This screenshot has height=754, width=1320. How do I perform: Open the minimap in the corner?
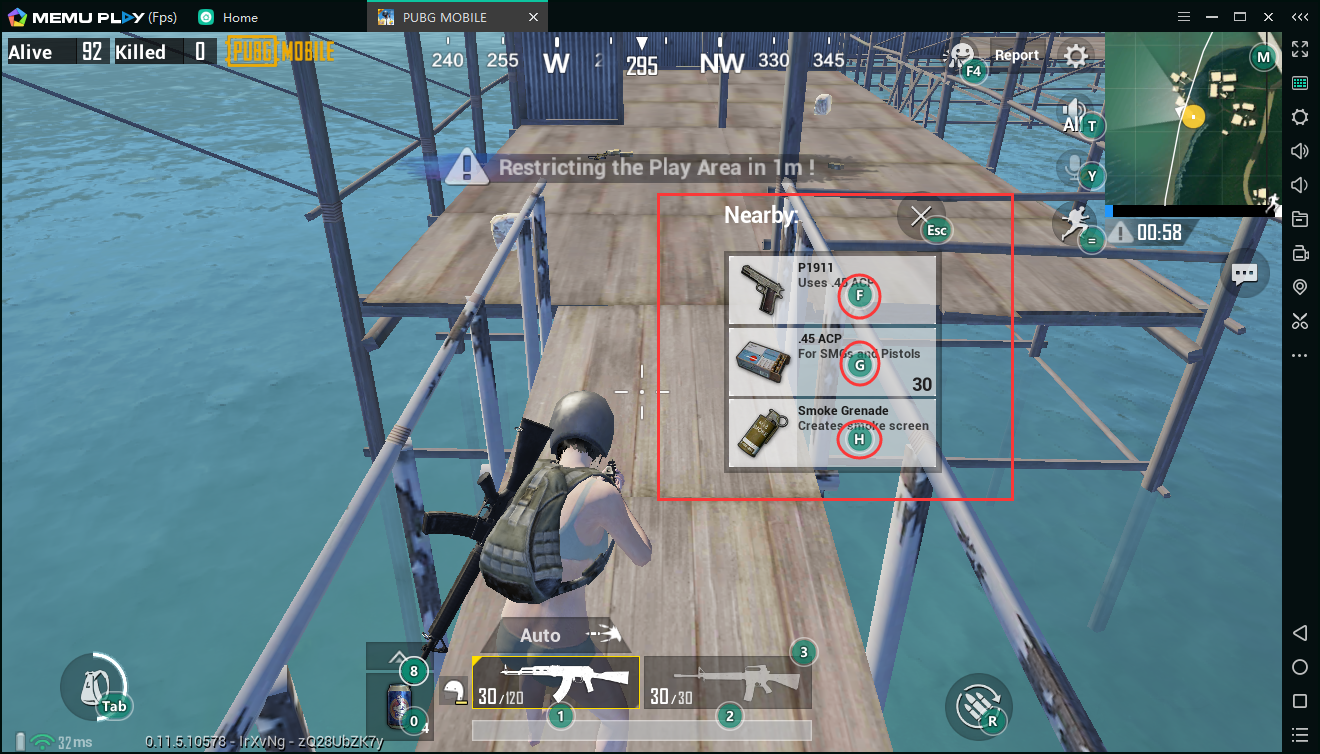[x=1195, y=115]
